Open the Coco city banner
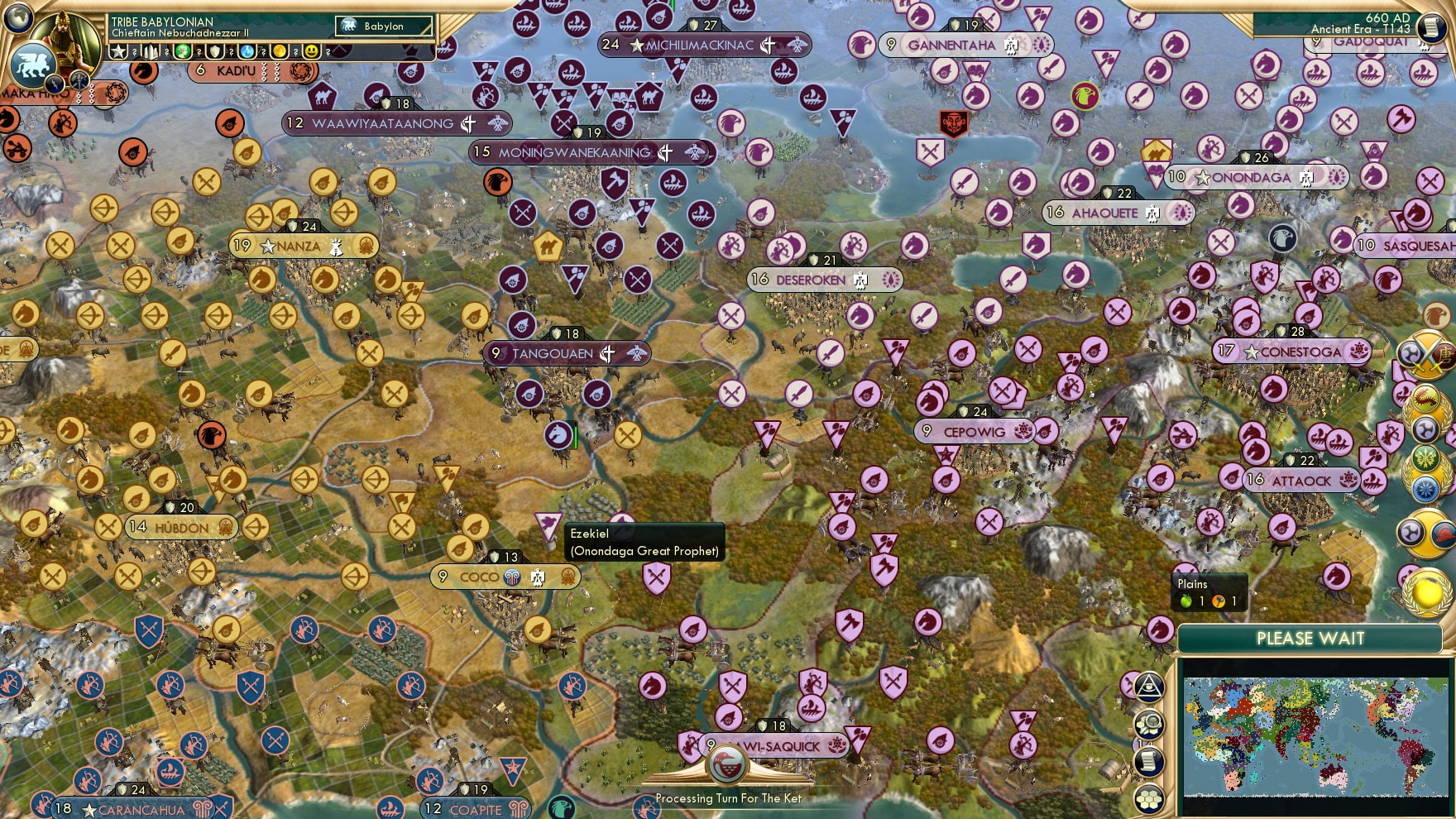 [505, 577]
